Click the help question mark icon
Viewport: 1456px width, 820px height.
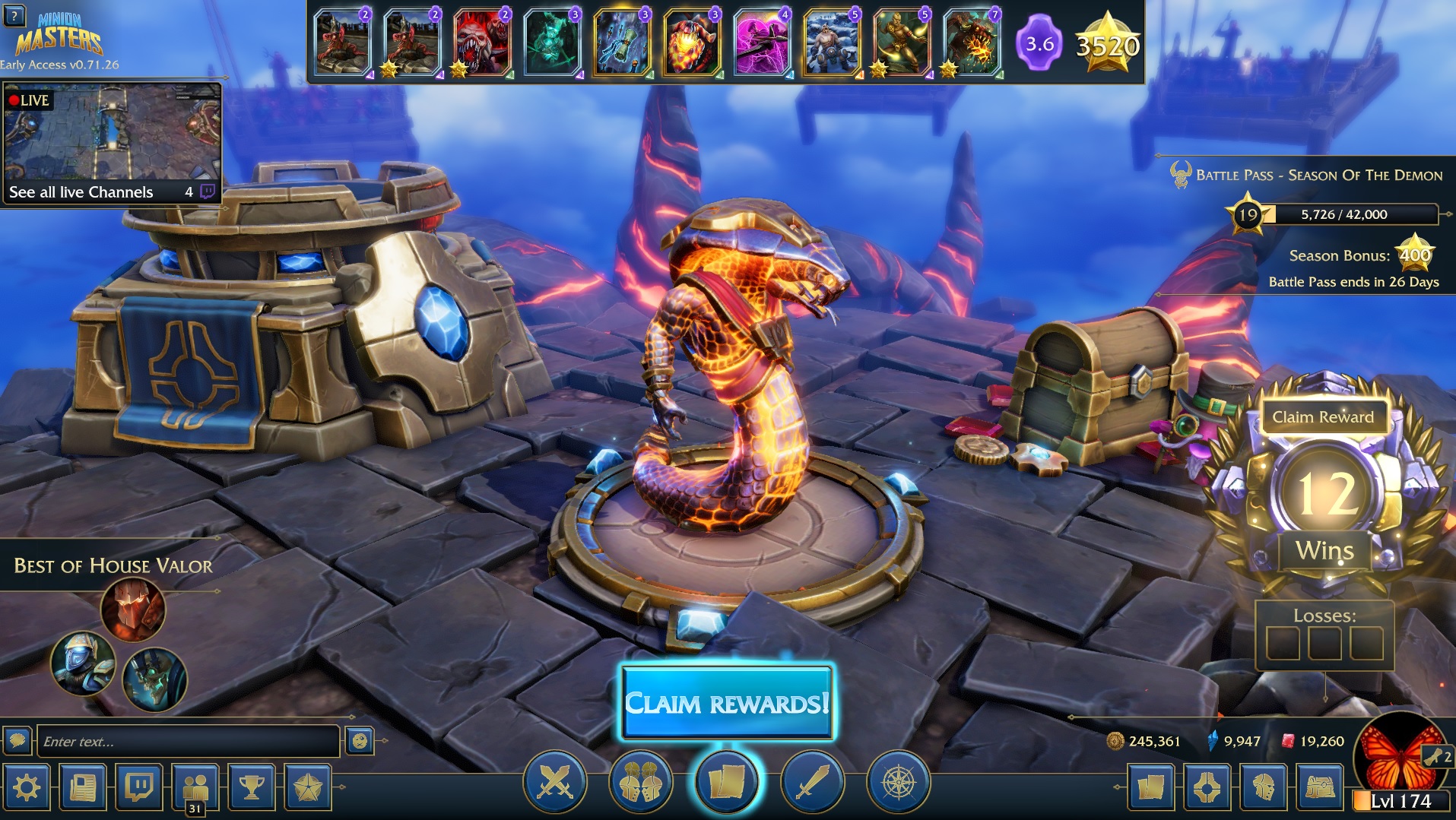pyautogui.click(x=14, y=14)
